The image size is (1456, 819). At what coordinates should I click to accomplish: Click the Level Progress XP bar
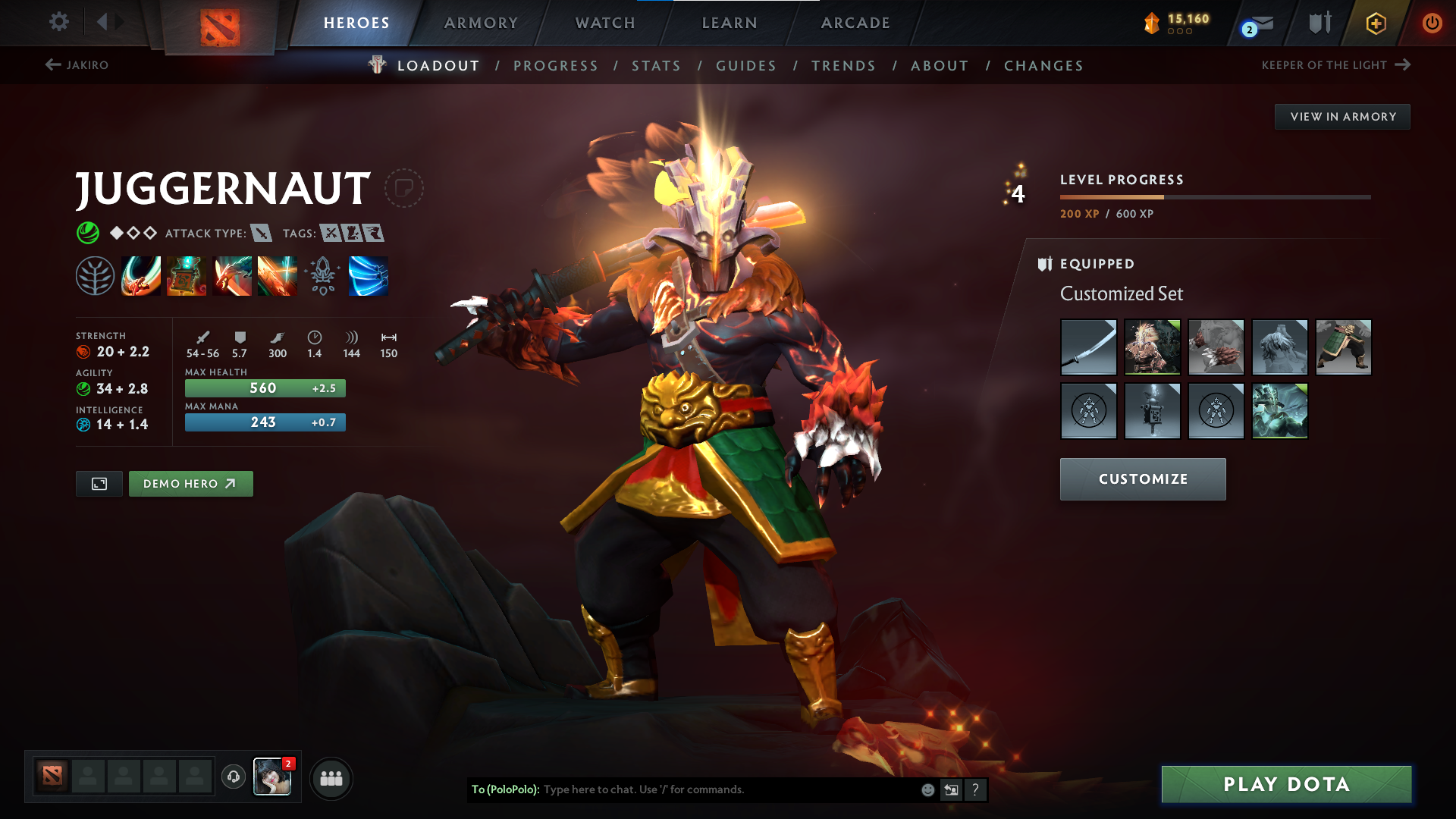1213,196
